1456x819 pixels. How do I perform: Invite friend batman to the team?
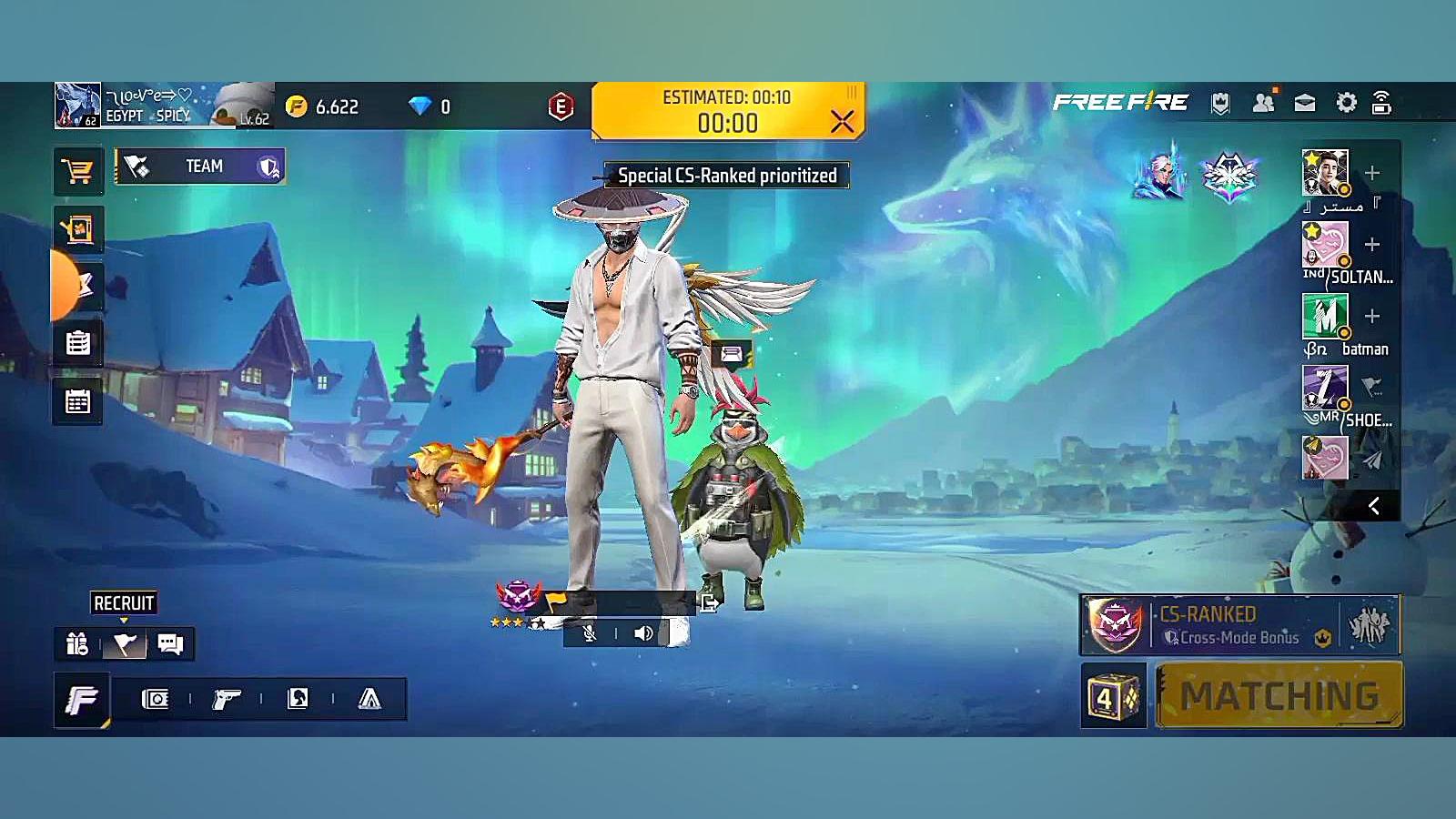pos(1372,317)
